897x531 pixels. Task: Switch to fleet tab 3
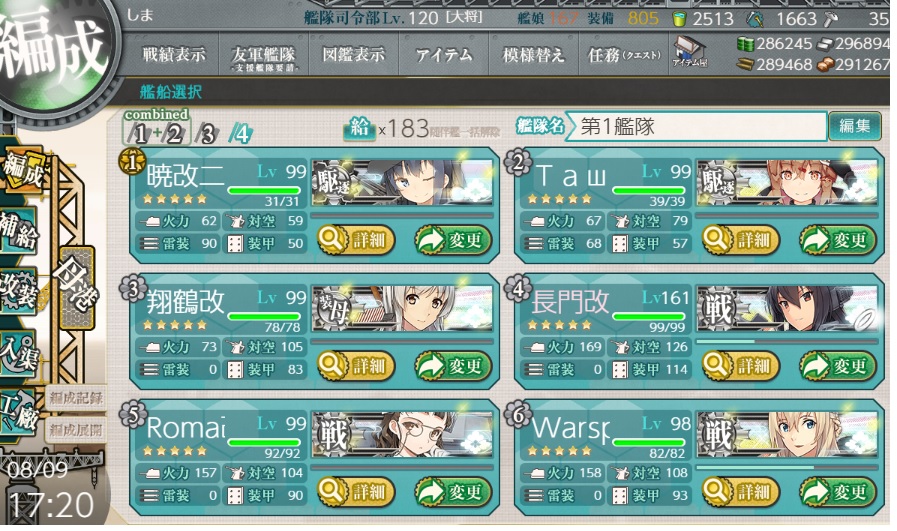pyautogui.click(x=206, y=131)
